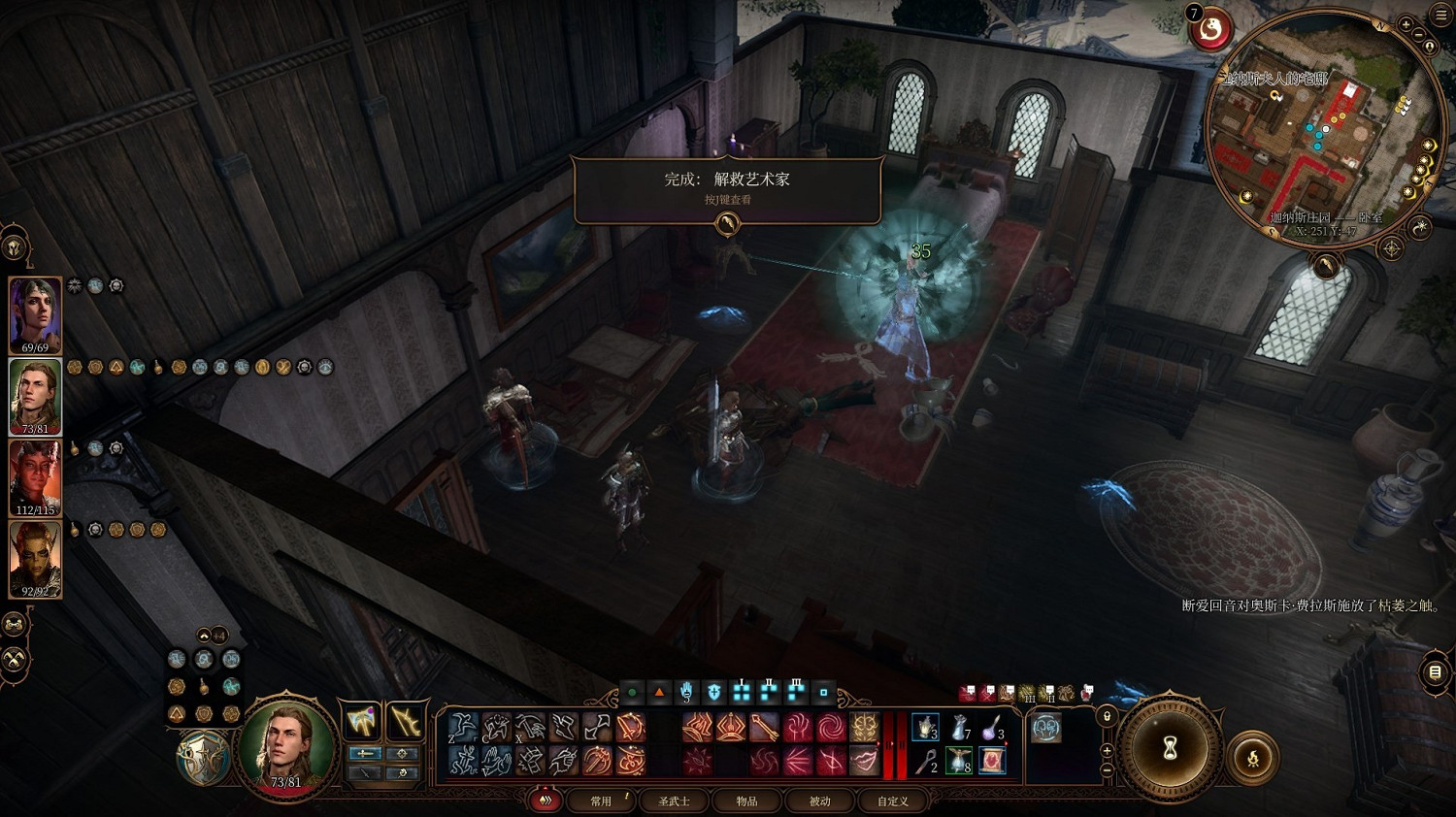Select Shadowheart's party portrait

click(x=36, y=316)
